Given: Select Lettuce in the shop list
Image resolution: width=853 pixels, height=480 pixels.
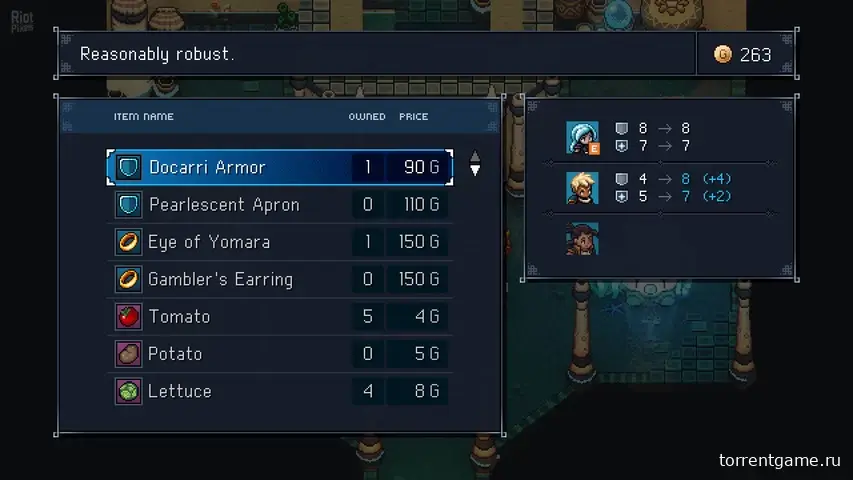Looking at the screenshot, I should 279,391.
